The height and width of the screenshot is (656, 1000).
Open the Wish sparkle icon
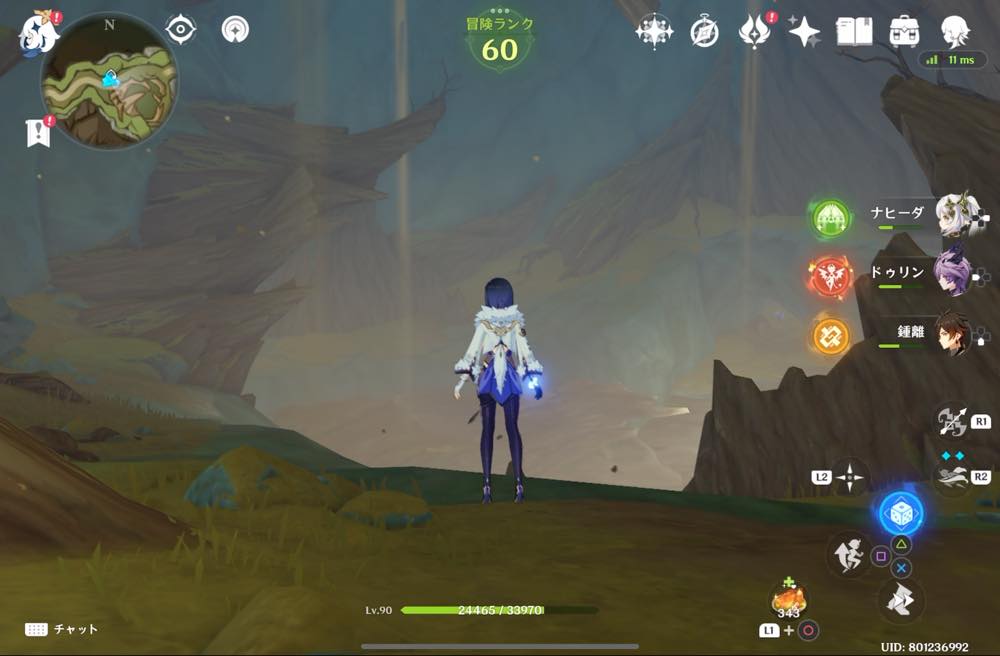pos(803,31)
